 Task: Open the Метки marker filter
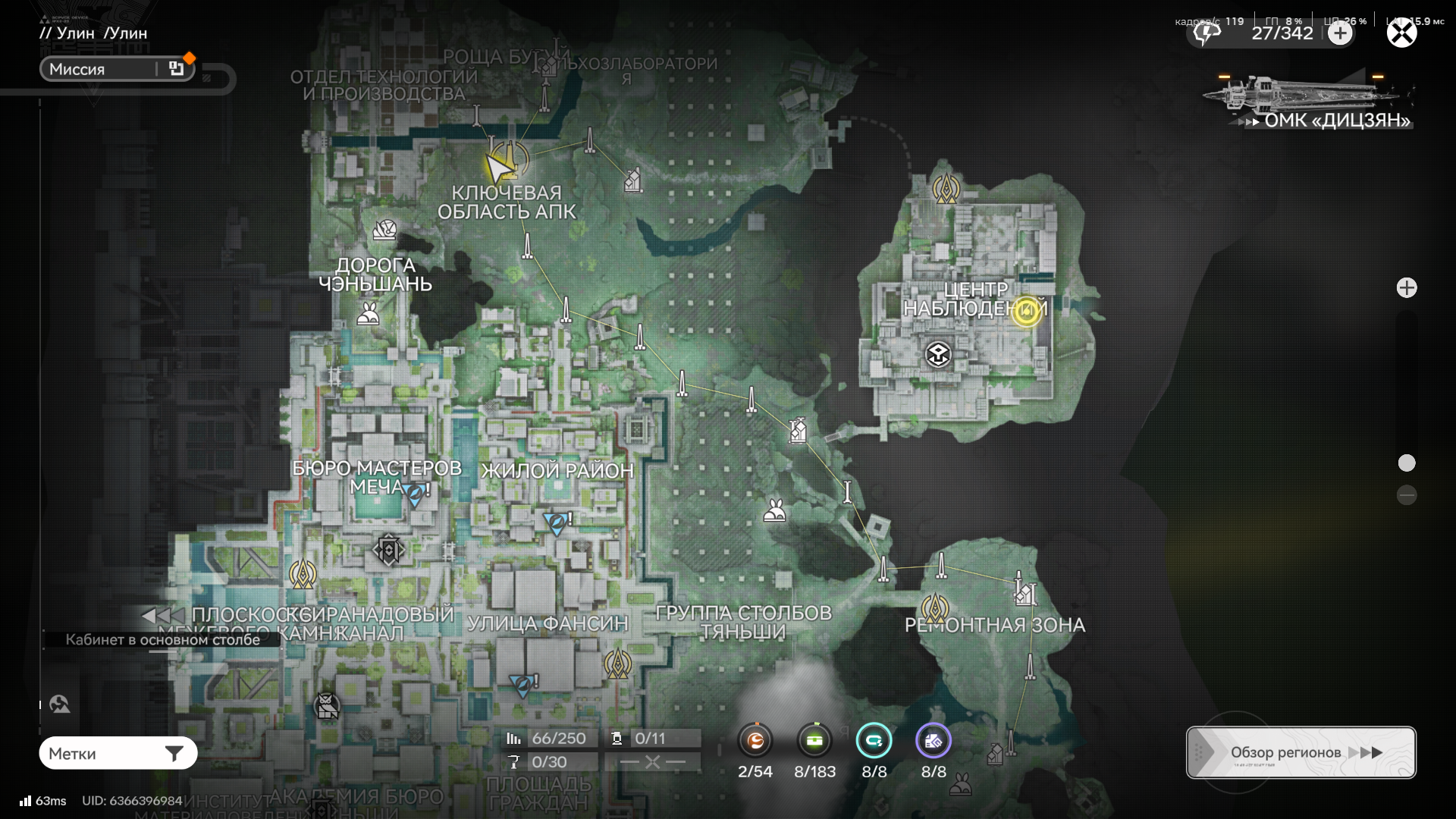(118, 754)
